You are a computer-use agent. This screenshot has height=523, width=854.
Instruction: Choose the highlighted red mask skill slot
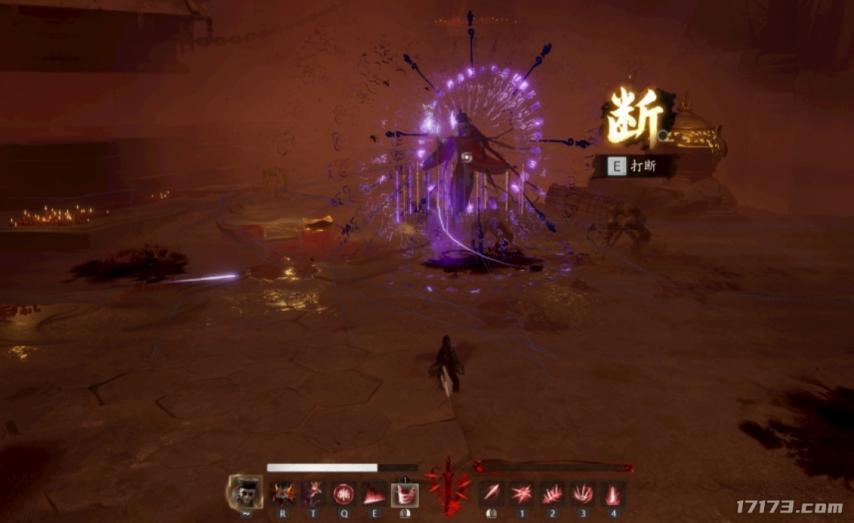tap(405, 492)
